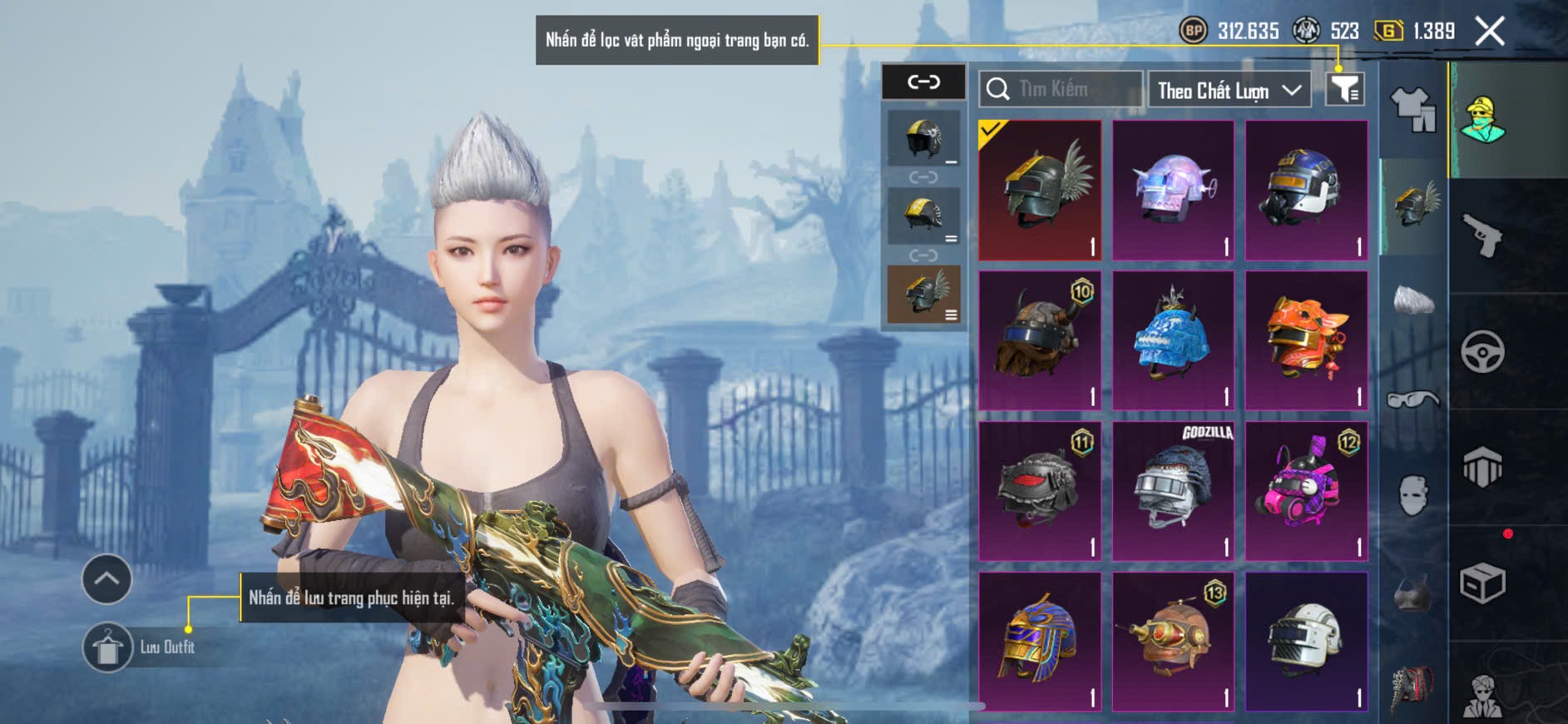Open the face mask category
Screen dimensions: 1568x724
(1412, 496)
